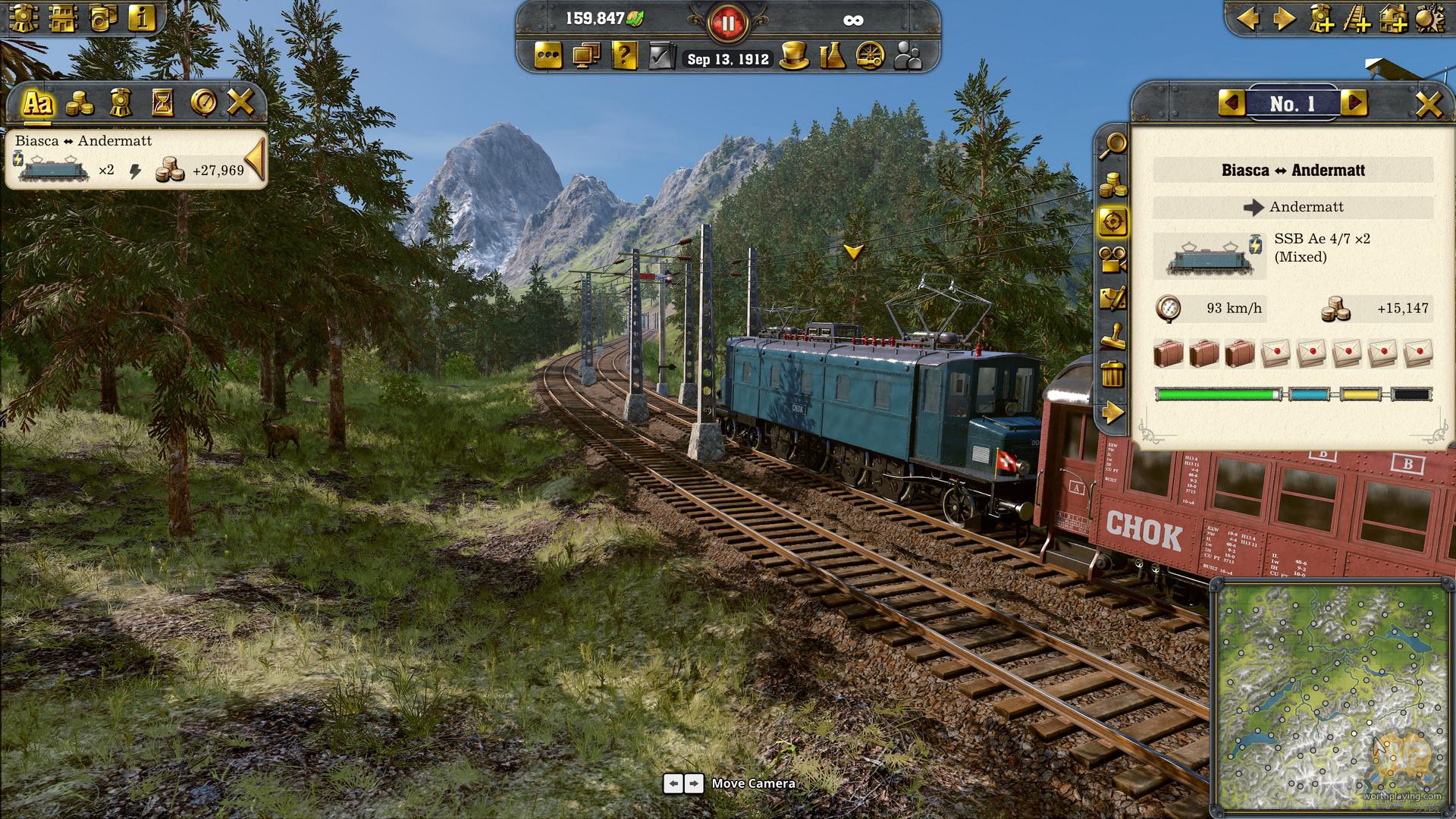Delete the train using trash can
Screen dimensions: 1456x819
1112,375
